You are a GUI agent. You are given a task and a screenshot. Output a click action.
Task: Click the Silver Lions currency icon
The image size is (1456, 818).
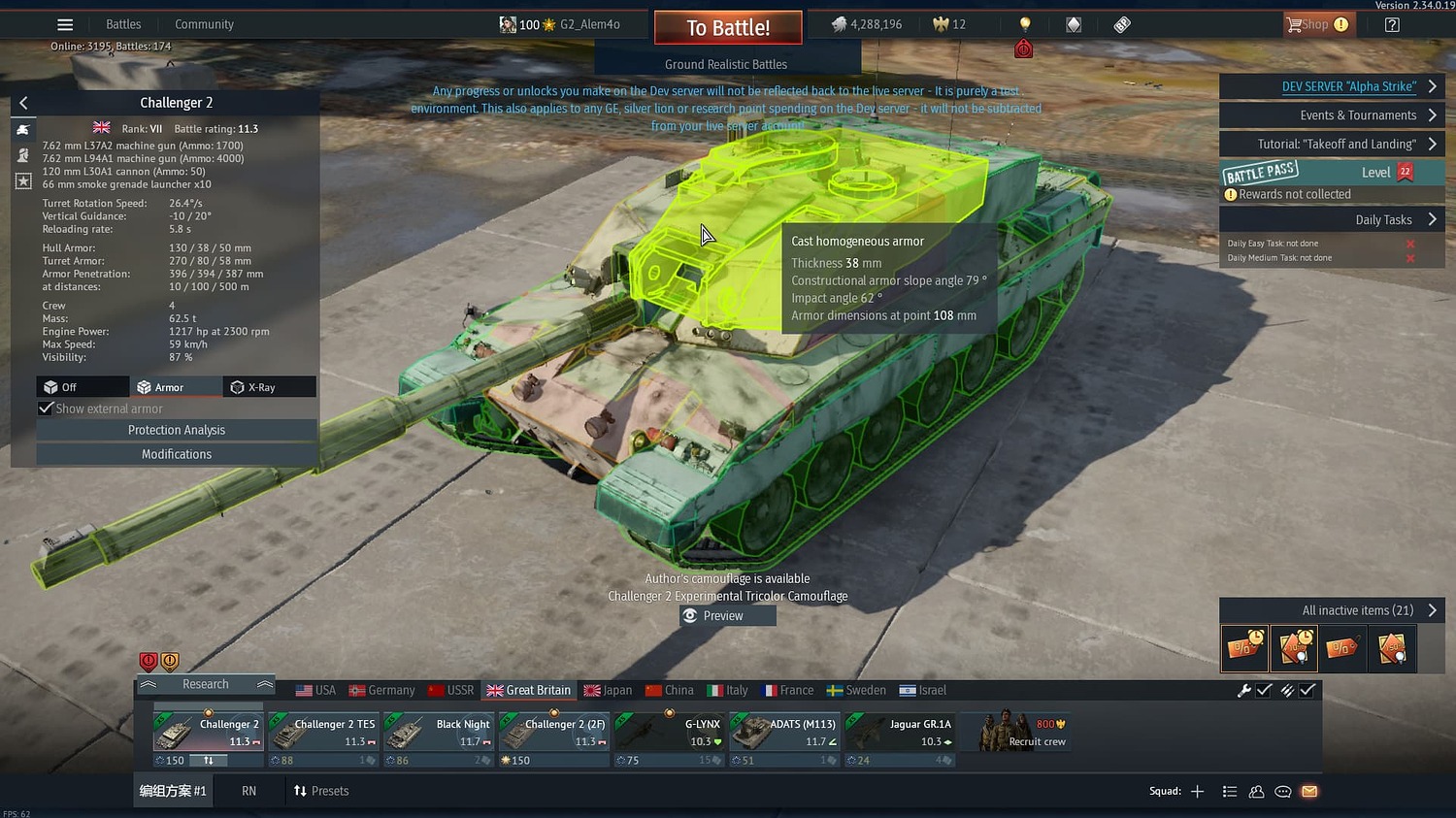839,23
